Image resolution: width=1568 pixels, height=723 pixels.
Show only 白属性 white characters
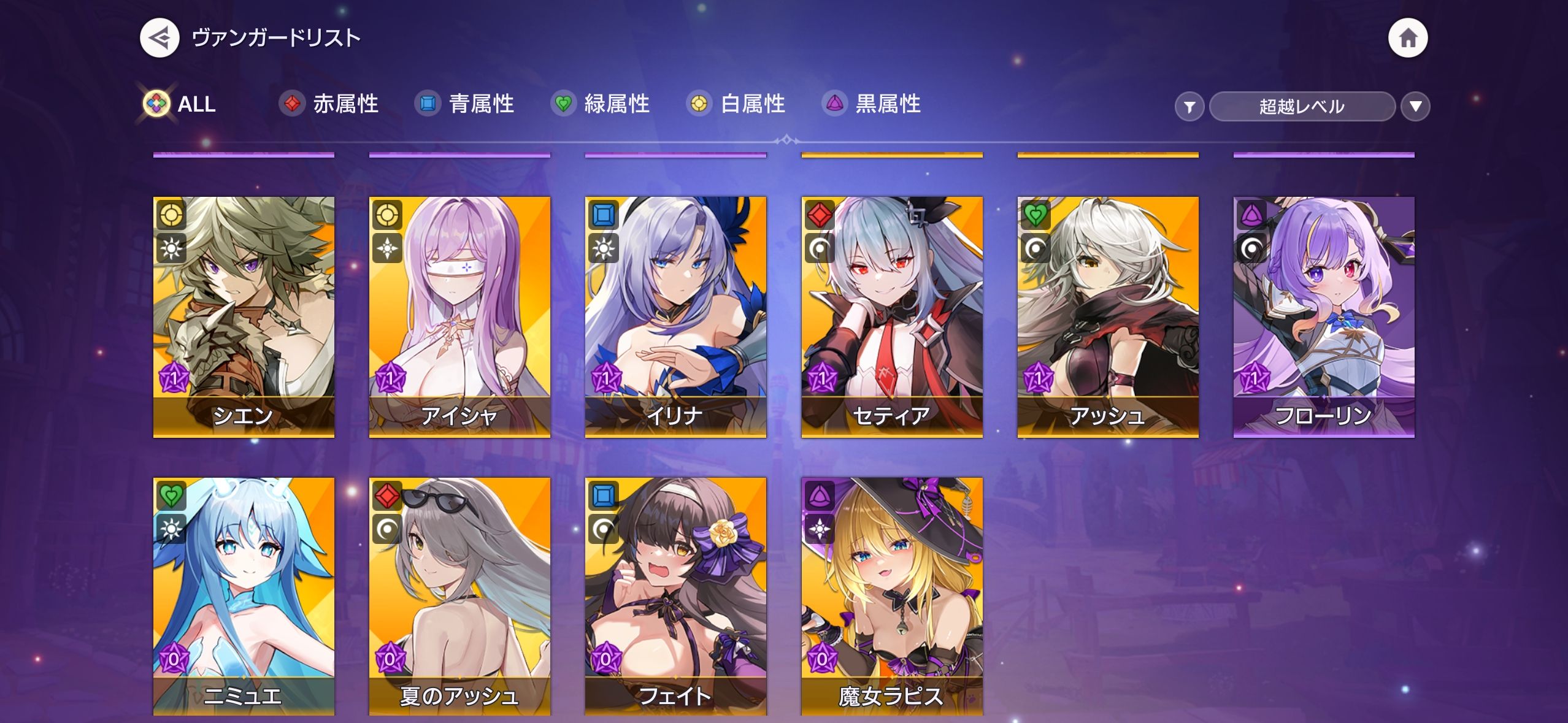[736, 104]
